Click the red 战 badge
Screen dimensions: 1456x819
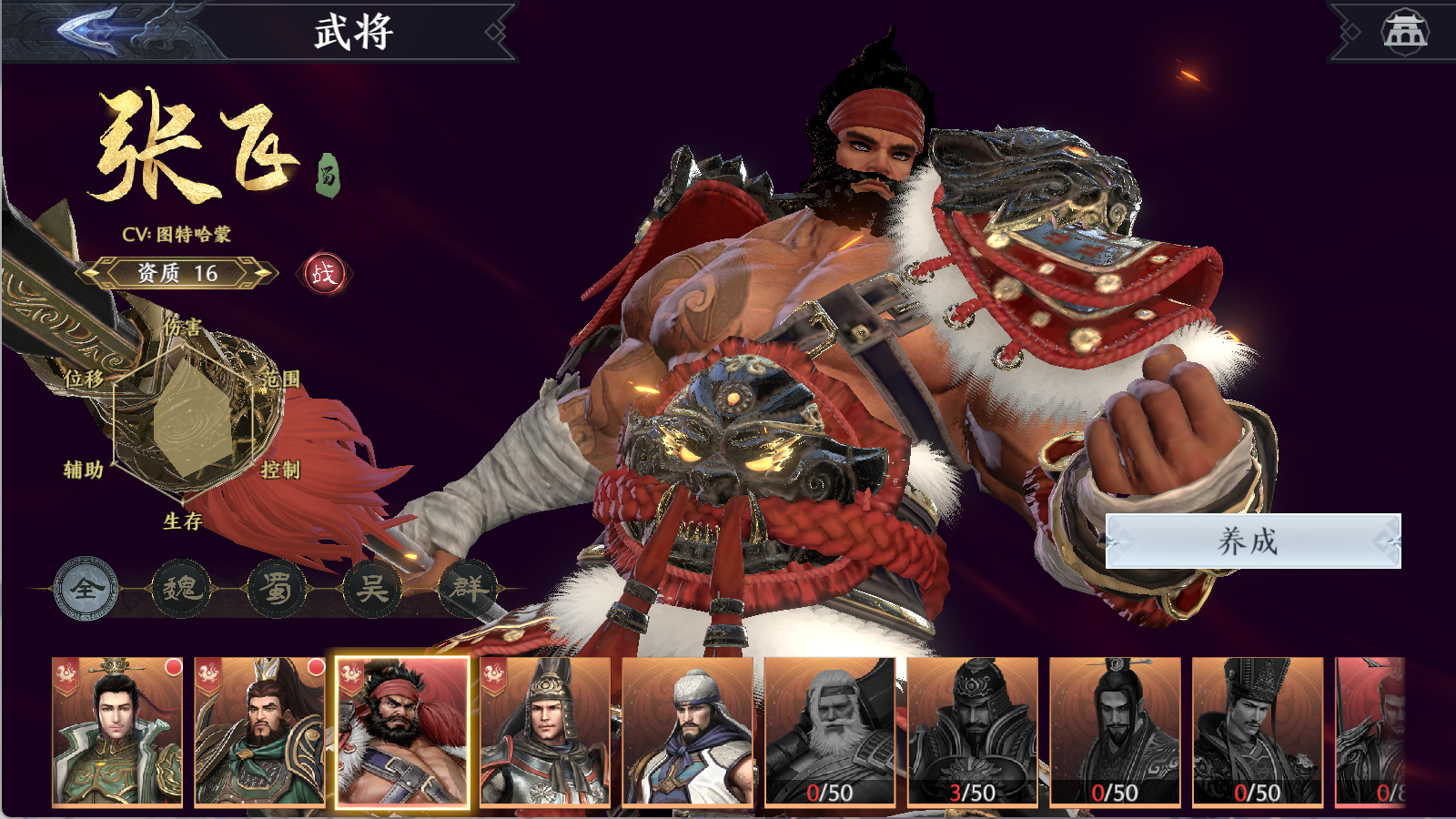(324, 273)
